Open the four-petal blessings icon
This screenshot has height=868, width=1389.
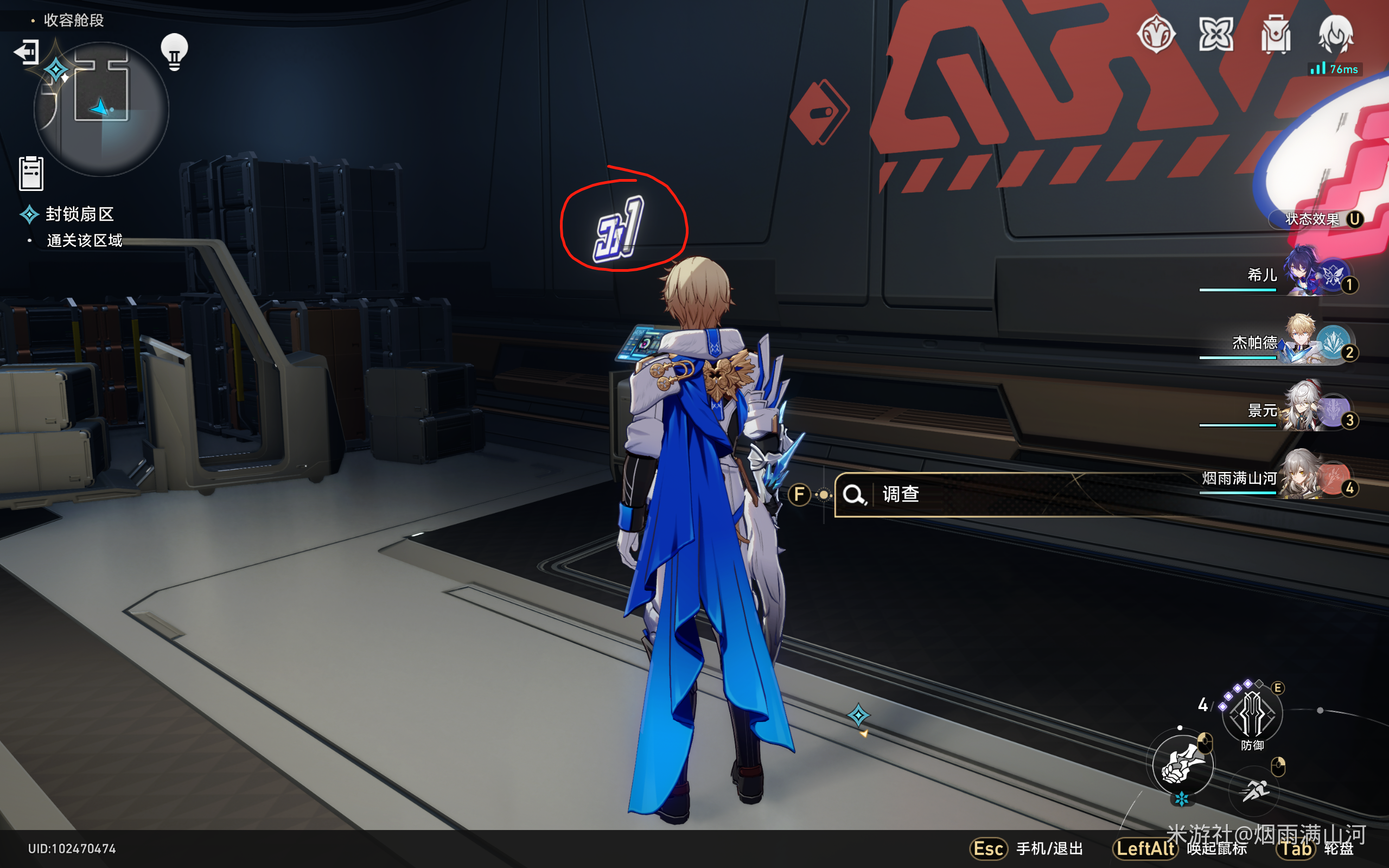click(1215, 34)
